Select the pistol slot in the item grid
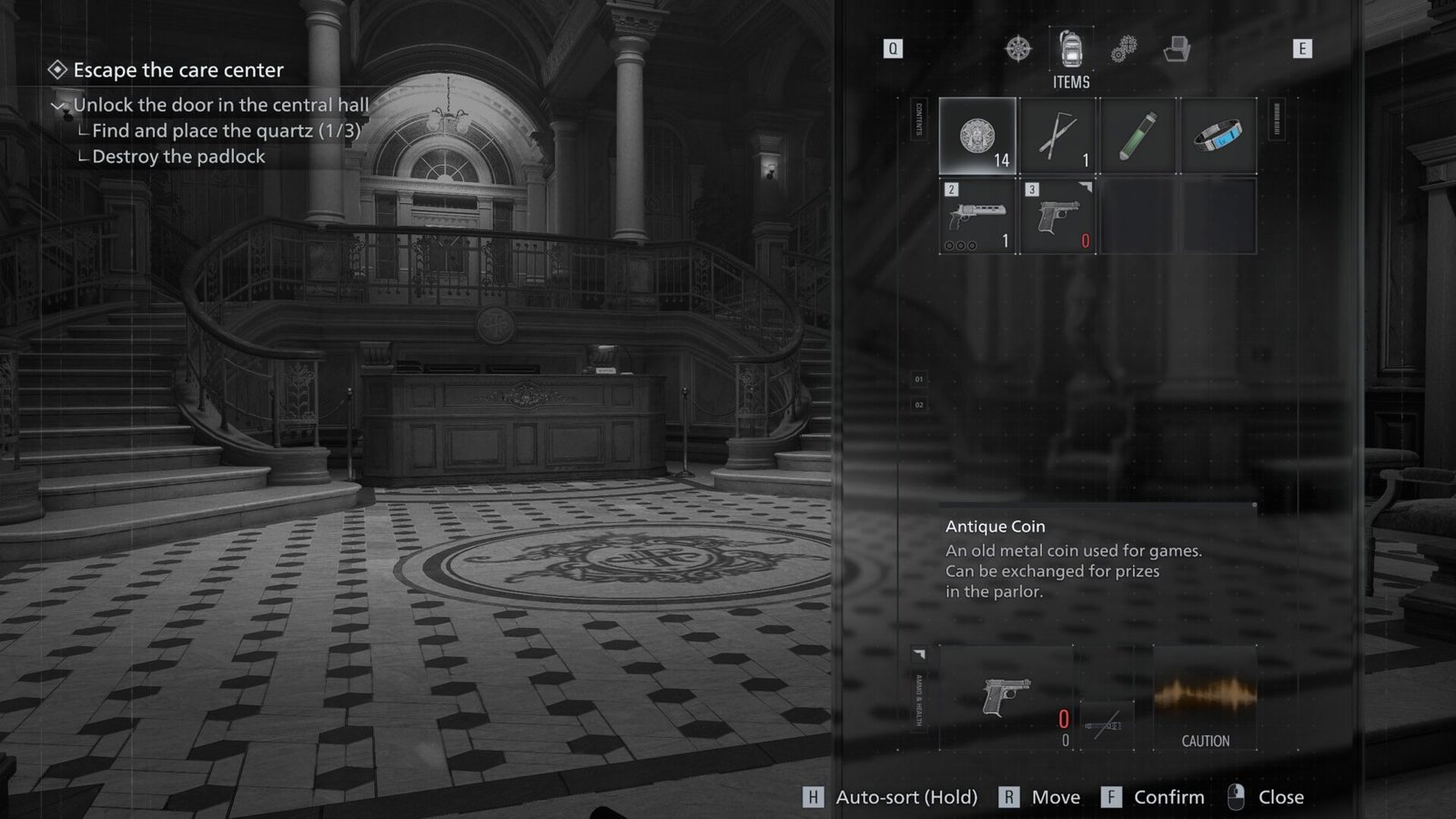The width and height of the screenshot is (1456, 819). [x=1057, y=217]
